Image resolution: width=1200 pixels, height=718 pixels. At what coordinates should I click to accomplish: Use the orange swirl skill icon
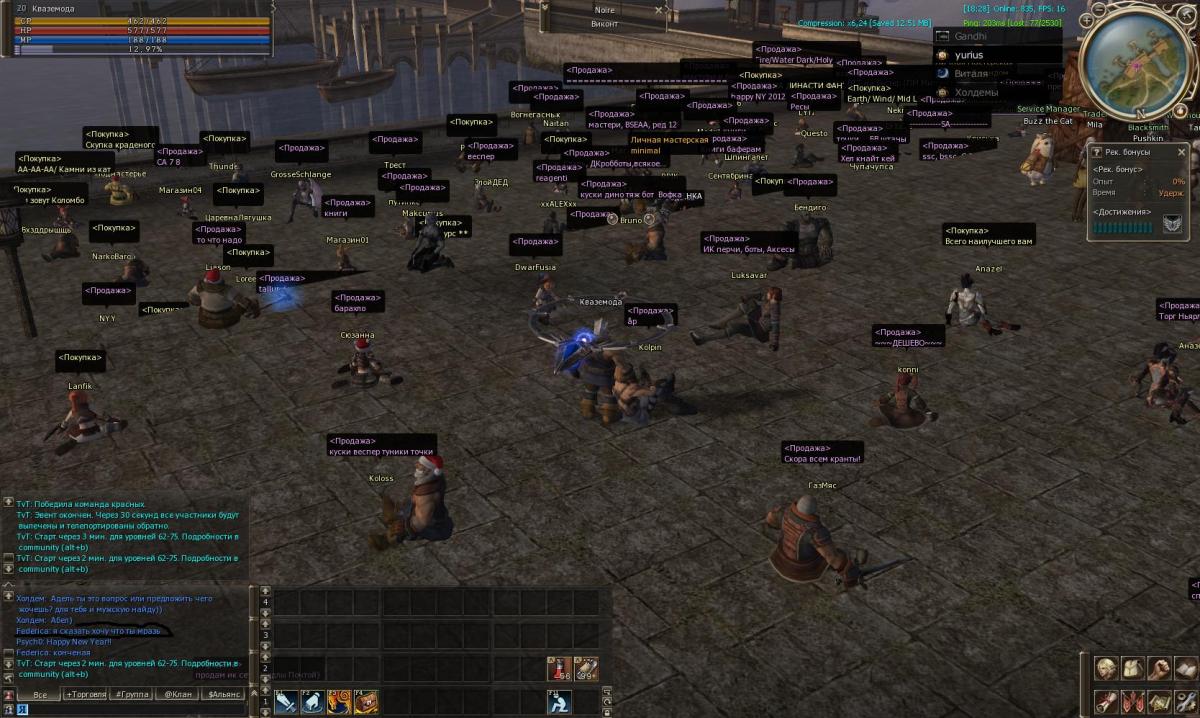[338, 702]
